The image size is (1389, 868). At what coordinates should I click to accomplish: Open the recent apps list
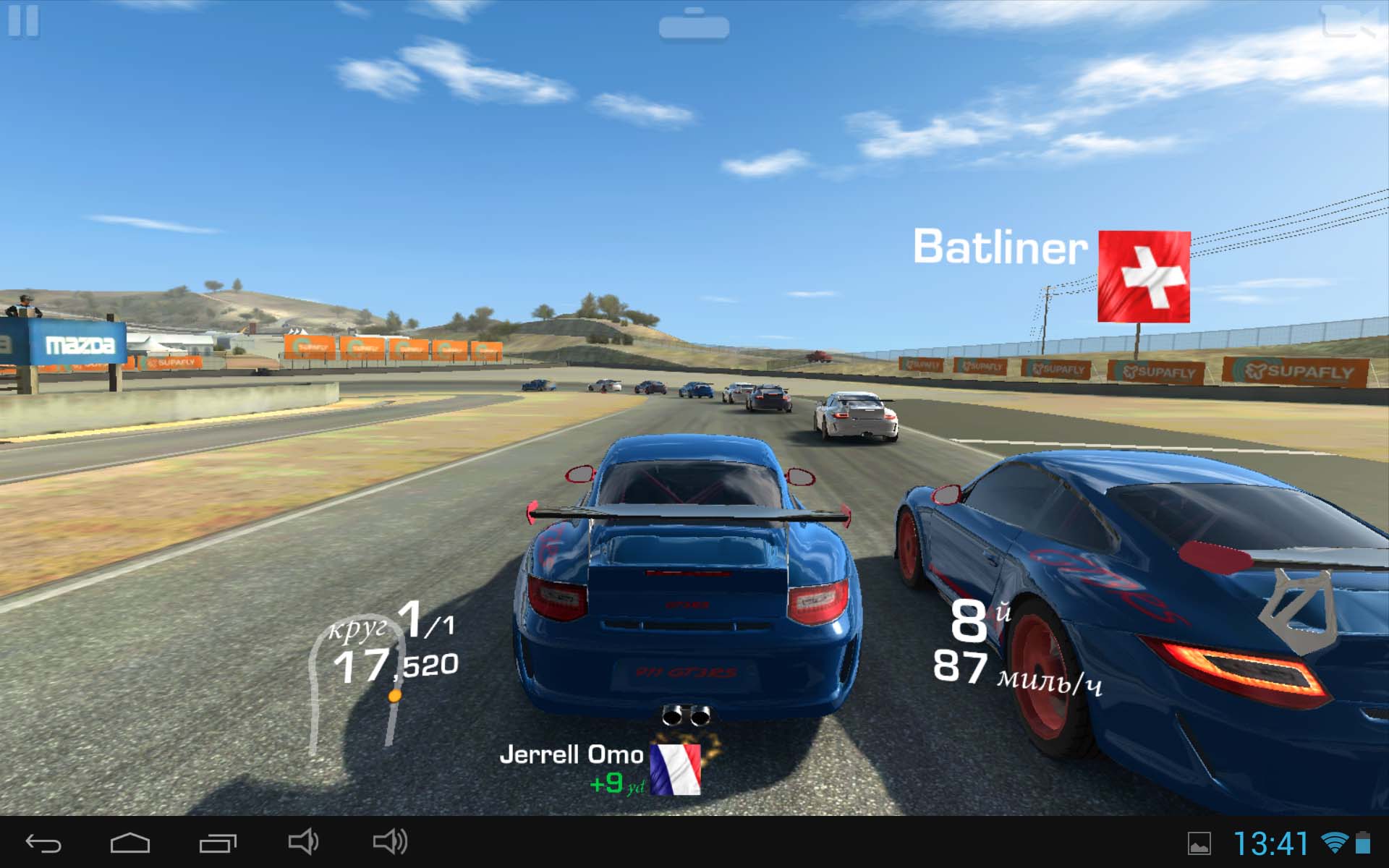(218, 843)
